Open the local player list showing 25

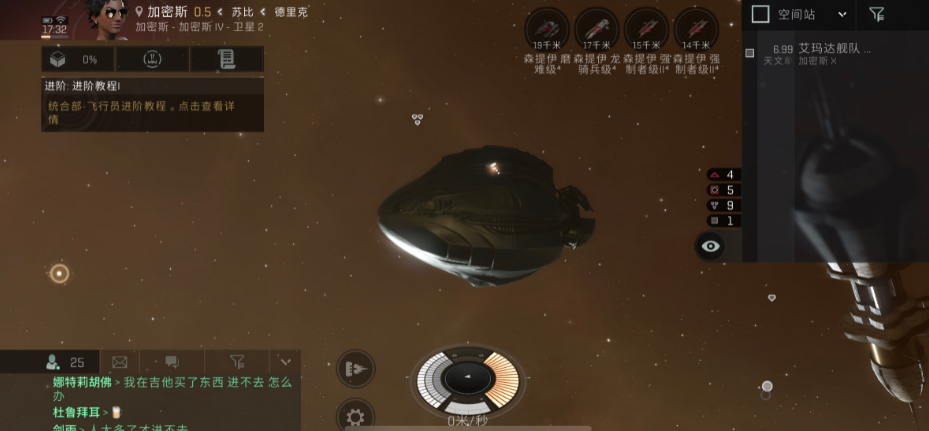[65, 362]
